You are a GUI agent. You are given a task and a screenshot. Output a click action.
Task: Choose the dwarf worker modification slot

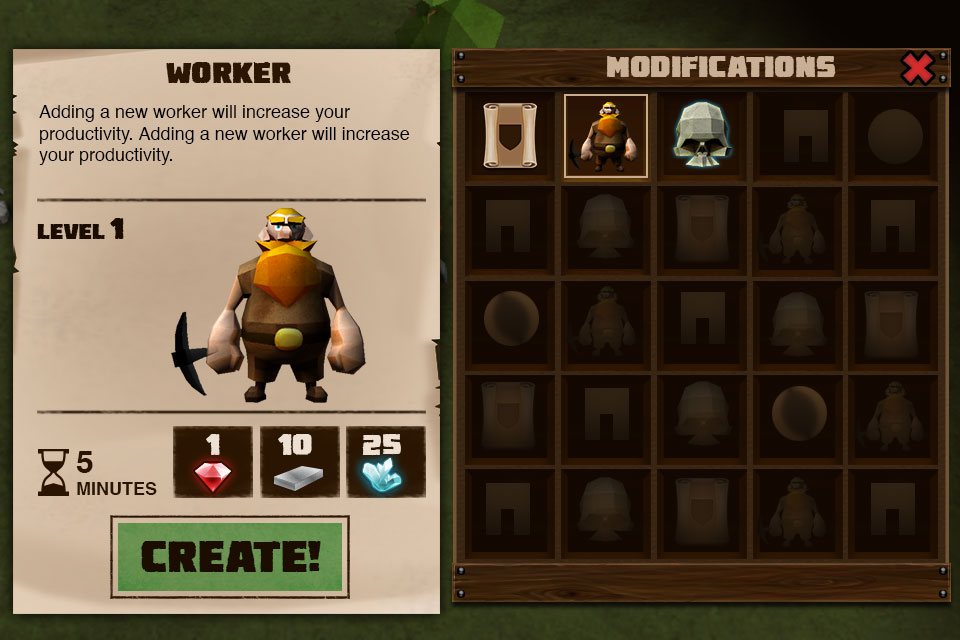point(606,136)
